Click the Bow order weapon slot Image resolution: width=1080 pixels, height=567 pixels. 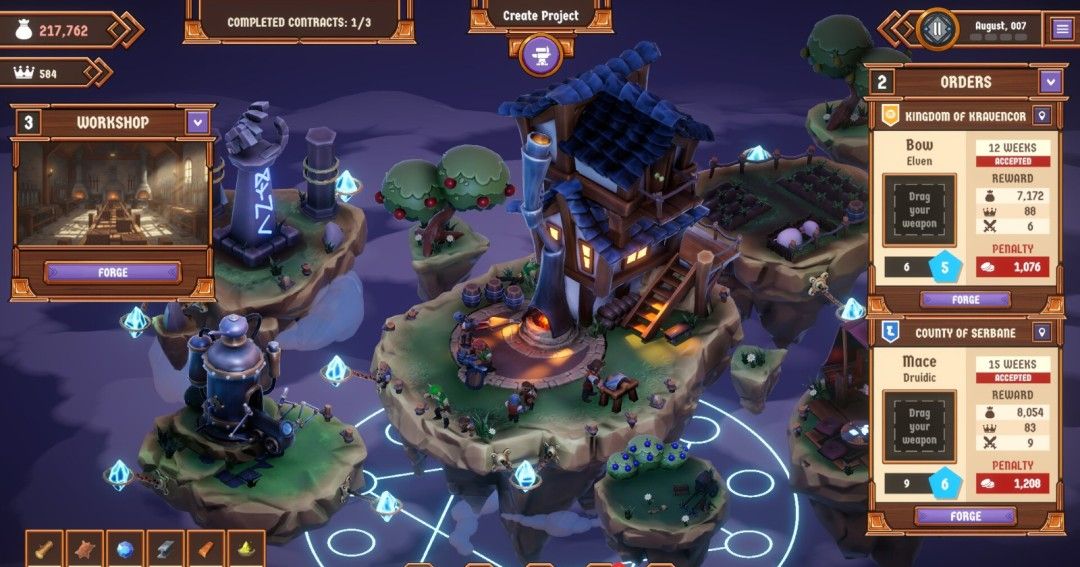click(x=919, y=210)
